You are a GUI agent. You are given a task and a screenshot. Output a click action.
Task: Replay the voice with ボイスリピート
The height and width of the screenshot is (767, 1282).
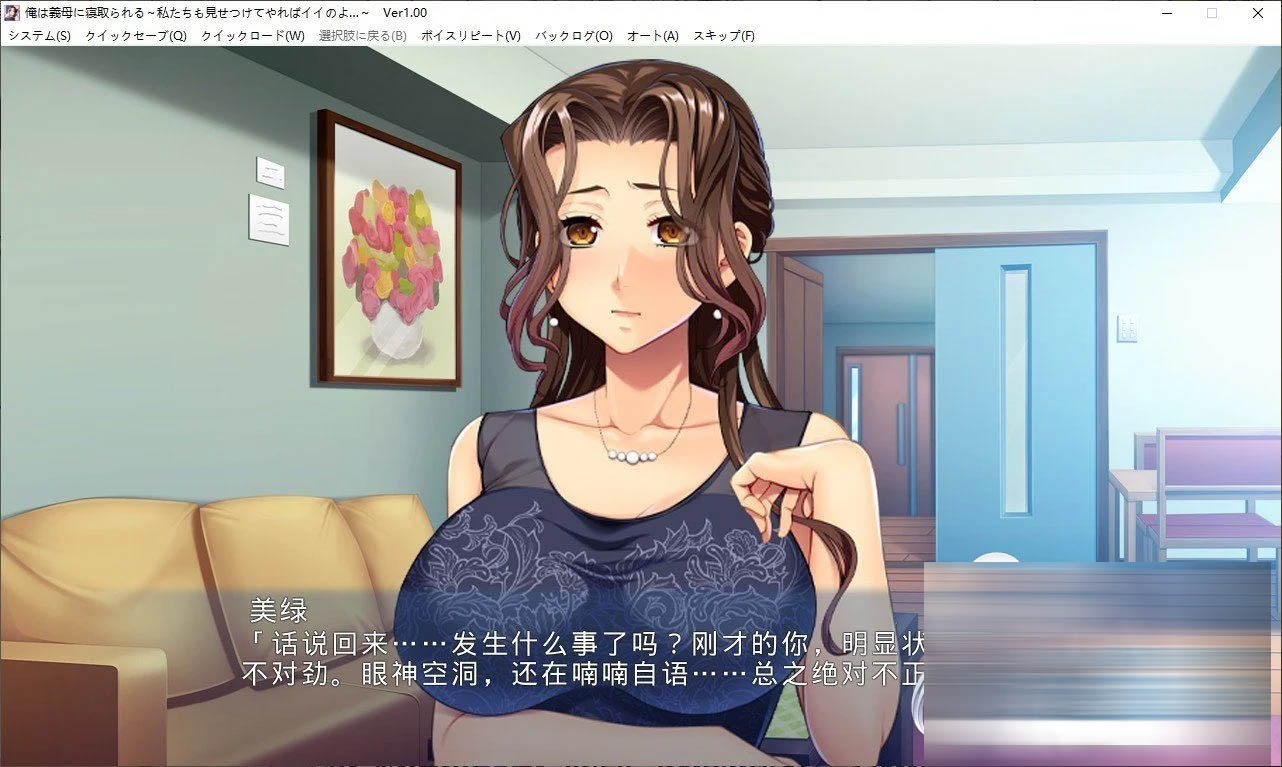click(468, 34)
